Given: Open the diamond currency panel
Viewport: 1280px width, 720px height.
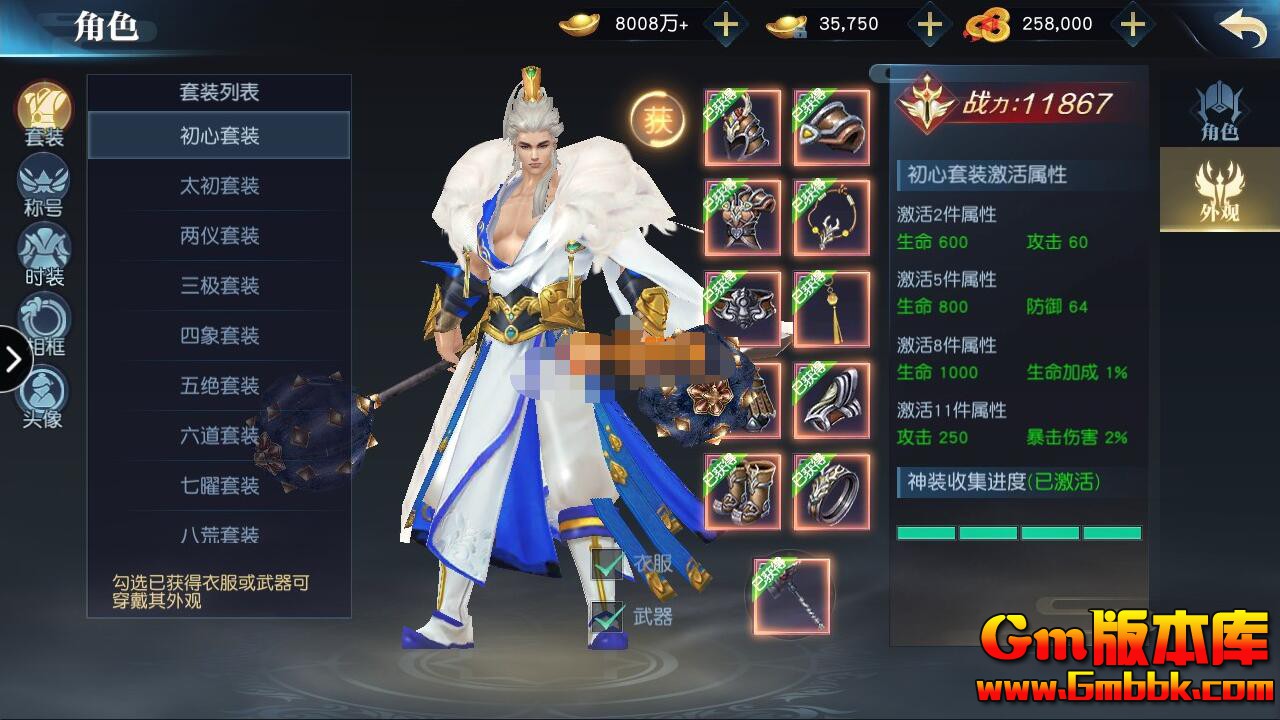Looking at the screenshot, I should click(x=930, y=22).
